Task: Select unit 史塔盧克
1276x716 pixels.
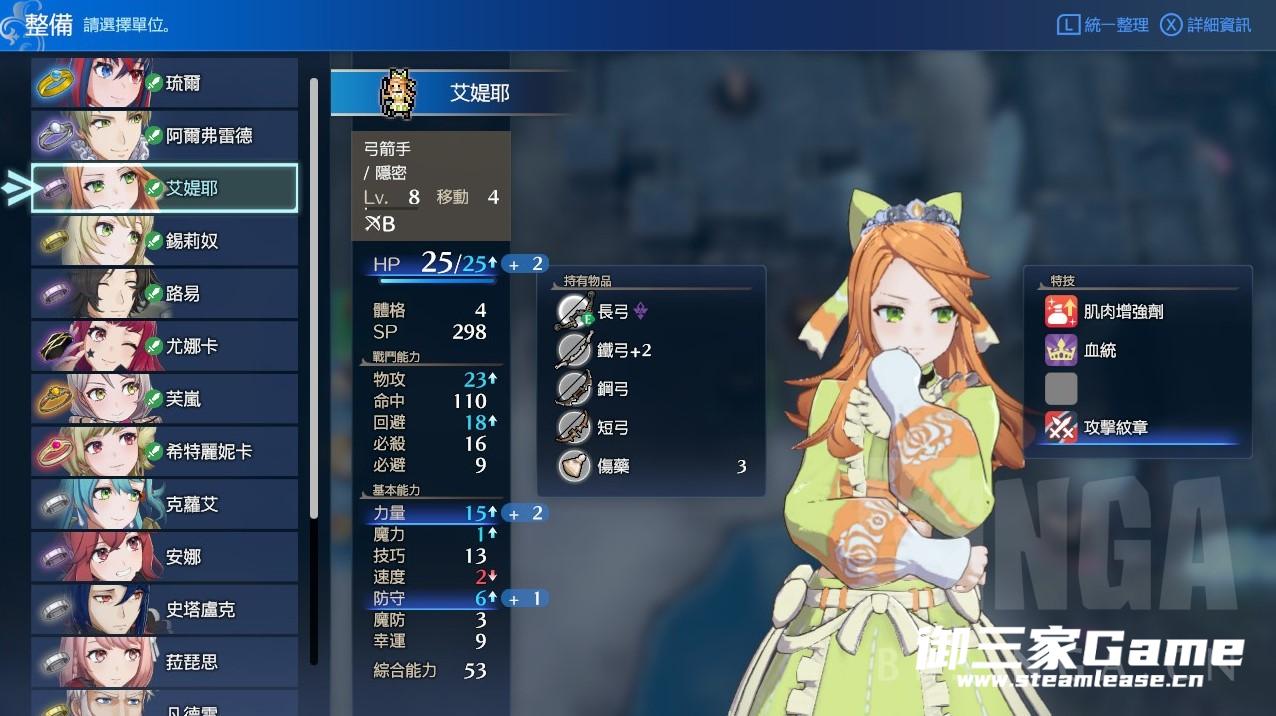Action: tap(165, 609)
